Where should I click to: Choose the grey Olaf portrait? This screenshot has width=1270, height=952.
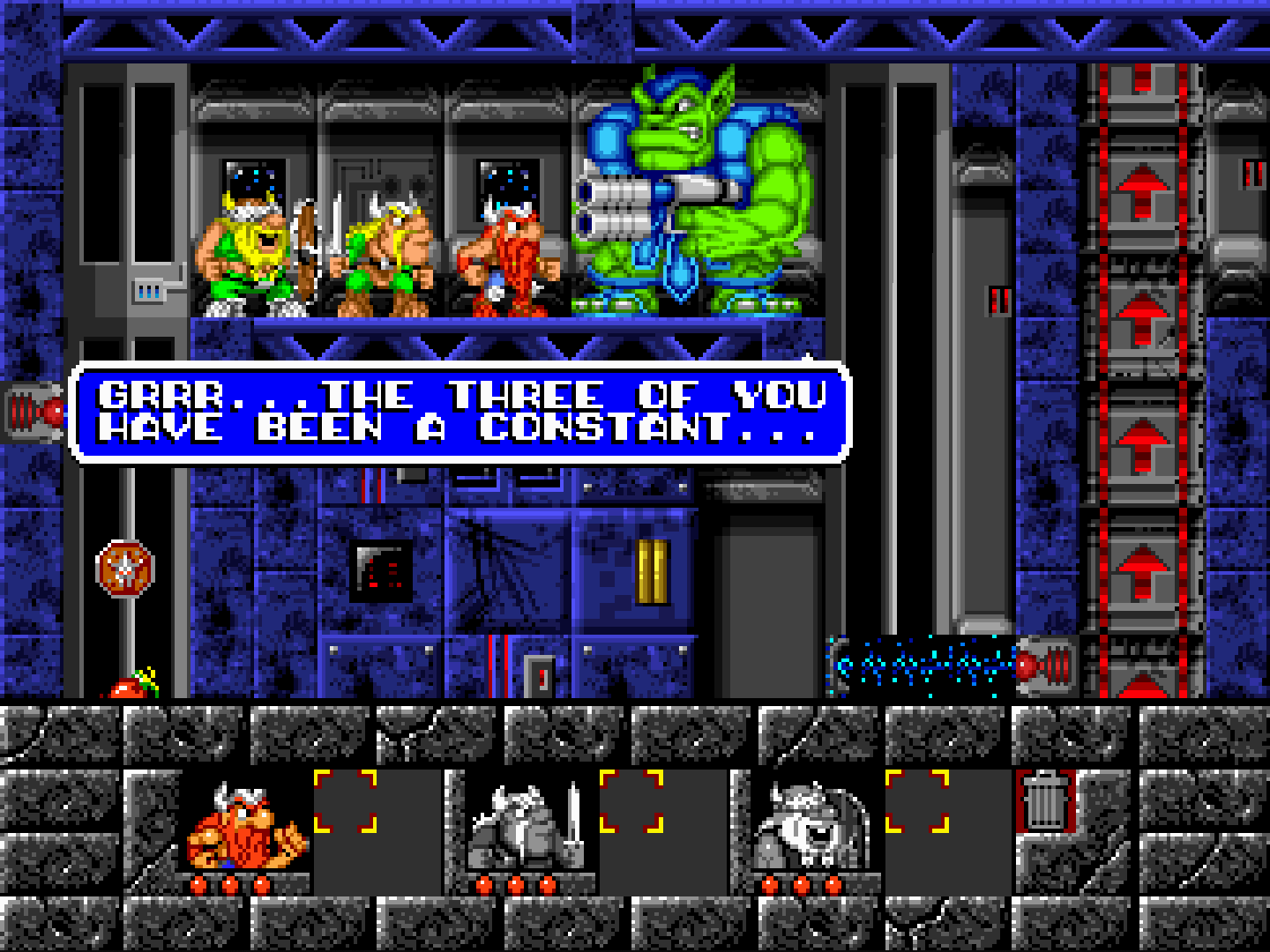(x=811, y=829)
